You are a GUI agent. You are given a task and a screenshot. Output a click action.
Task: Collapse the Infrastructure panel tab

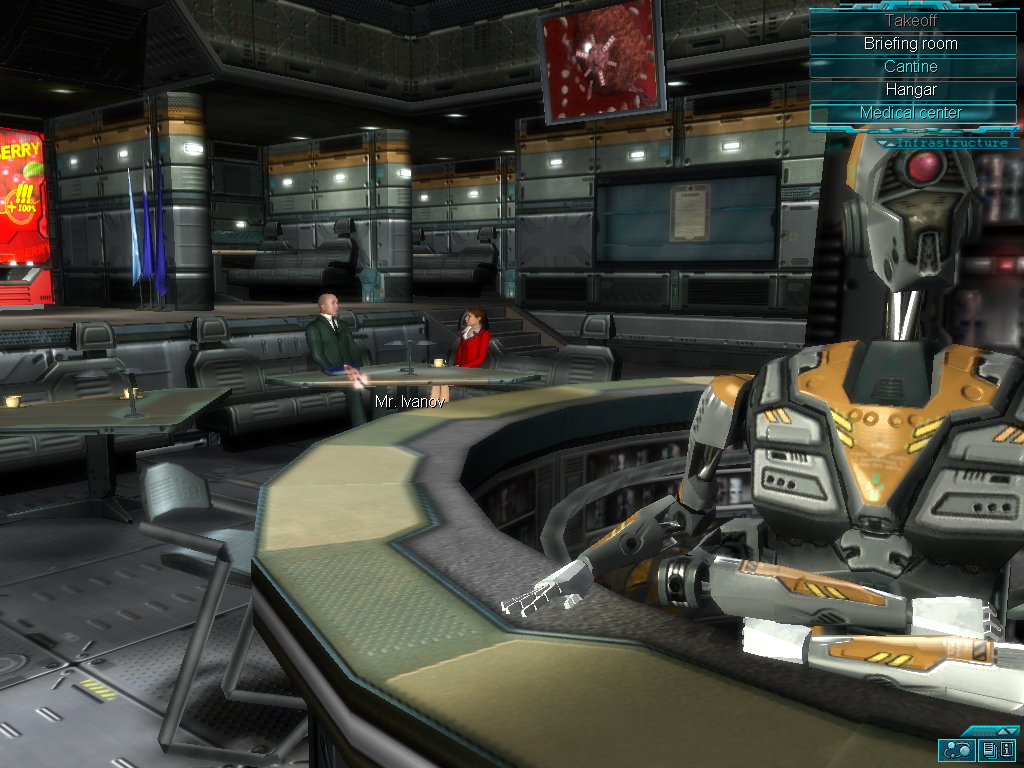950,143
